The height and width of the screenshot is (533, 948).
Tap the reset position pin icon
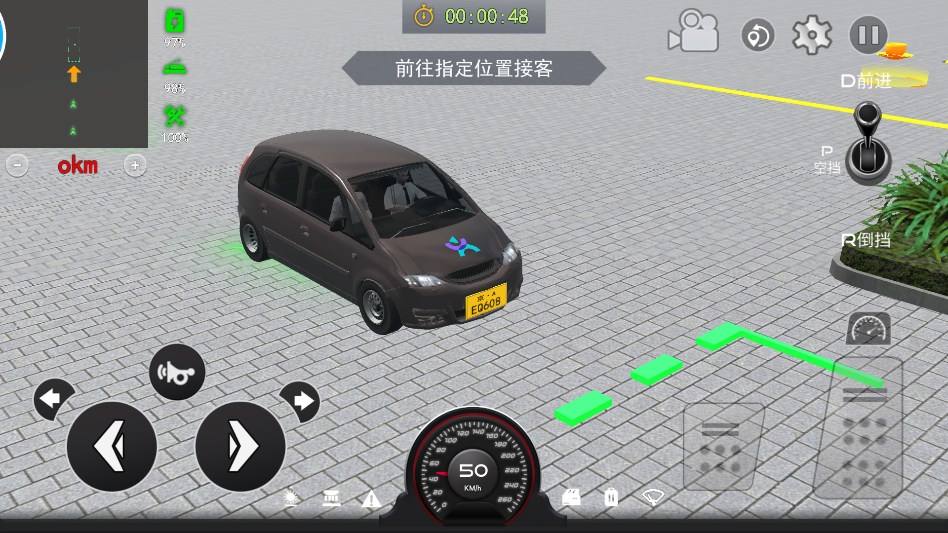tap(758, 36)
